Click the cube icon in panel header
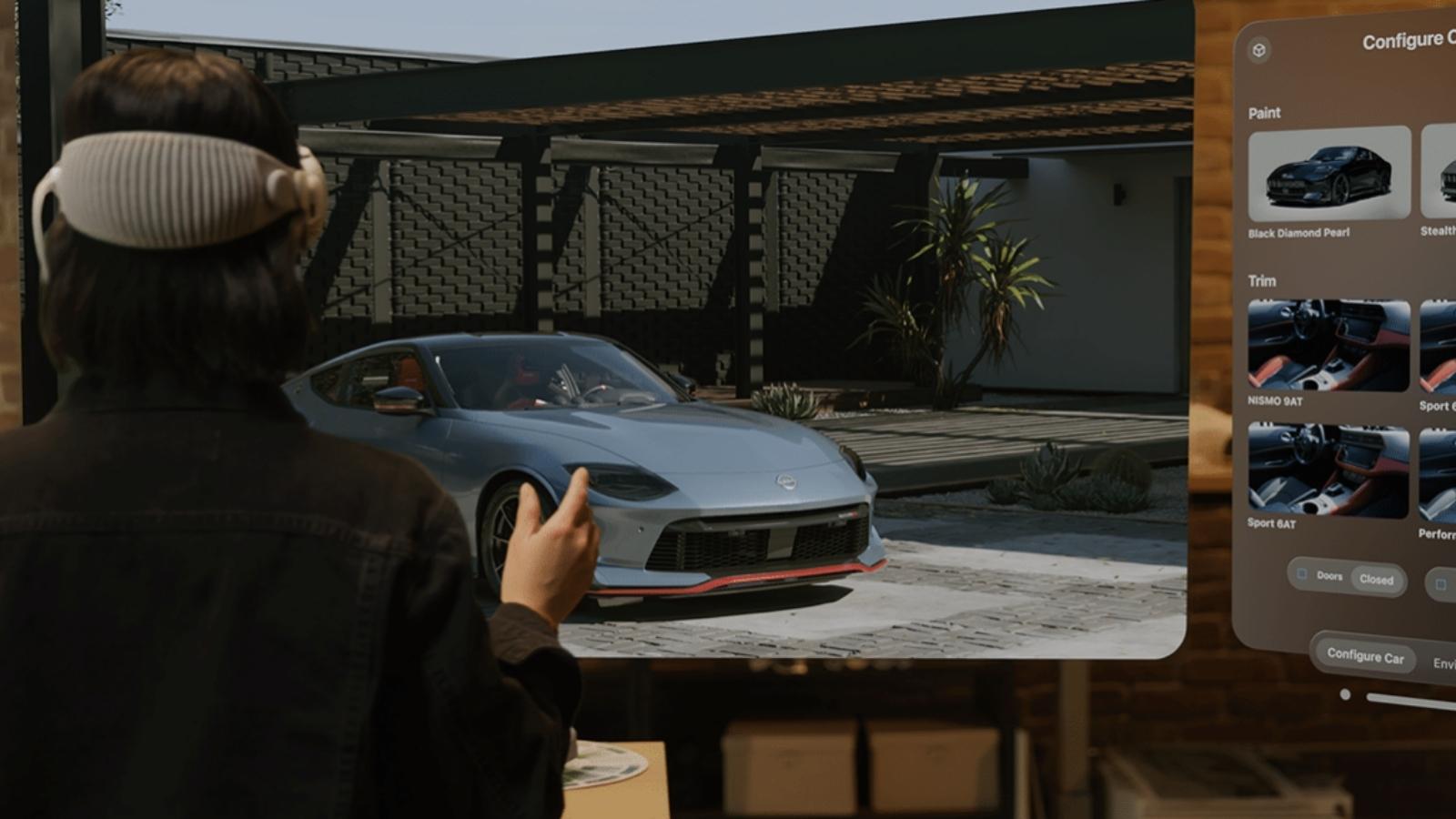Image resolution: width=1456 pixels, height=819 pixels. click(1259, 50)
